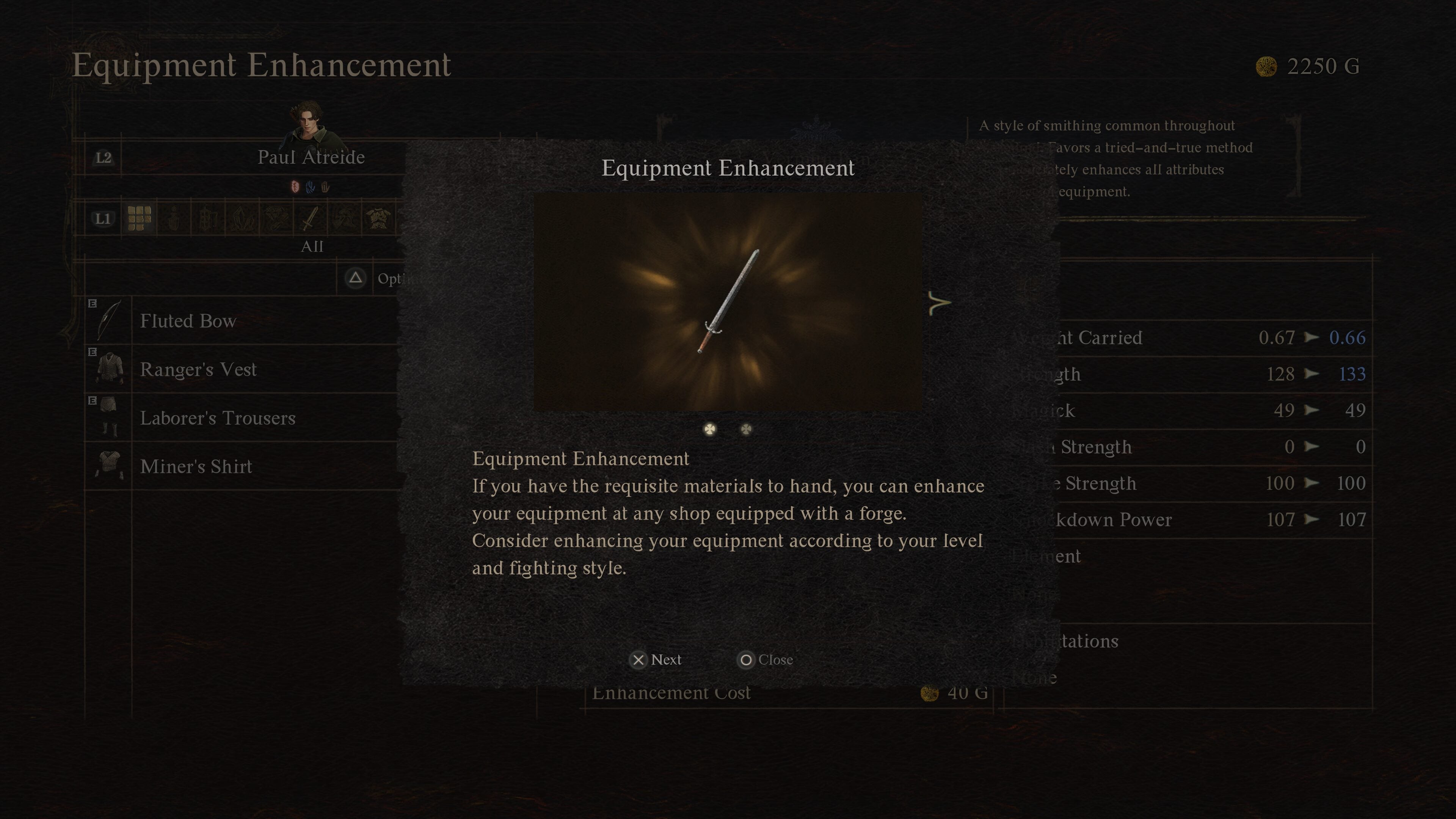Select the second tutorial page dot

tap(746, 429)
